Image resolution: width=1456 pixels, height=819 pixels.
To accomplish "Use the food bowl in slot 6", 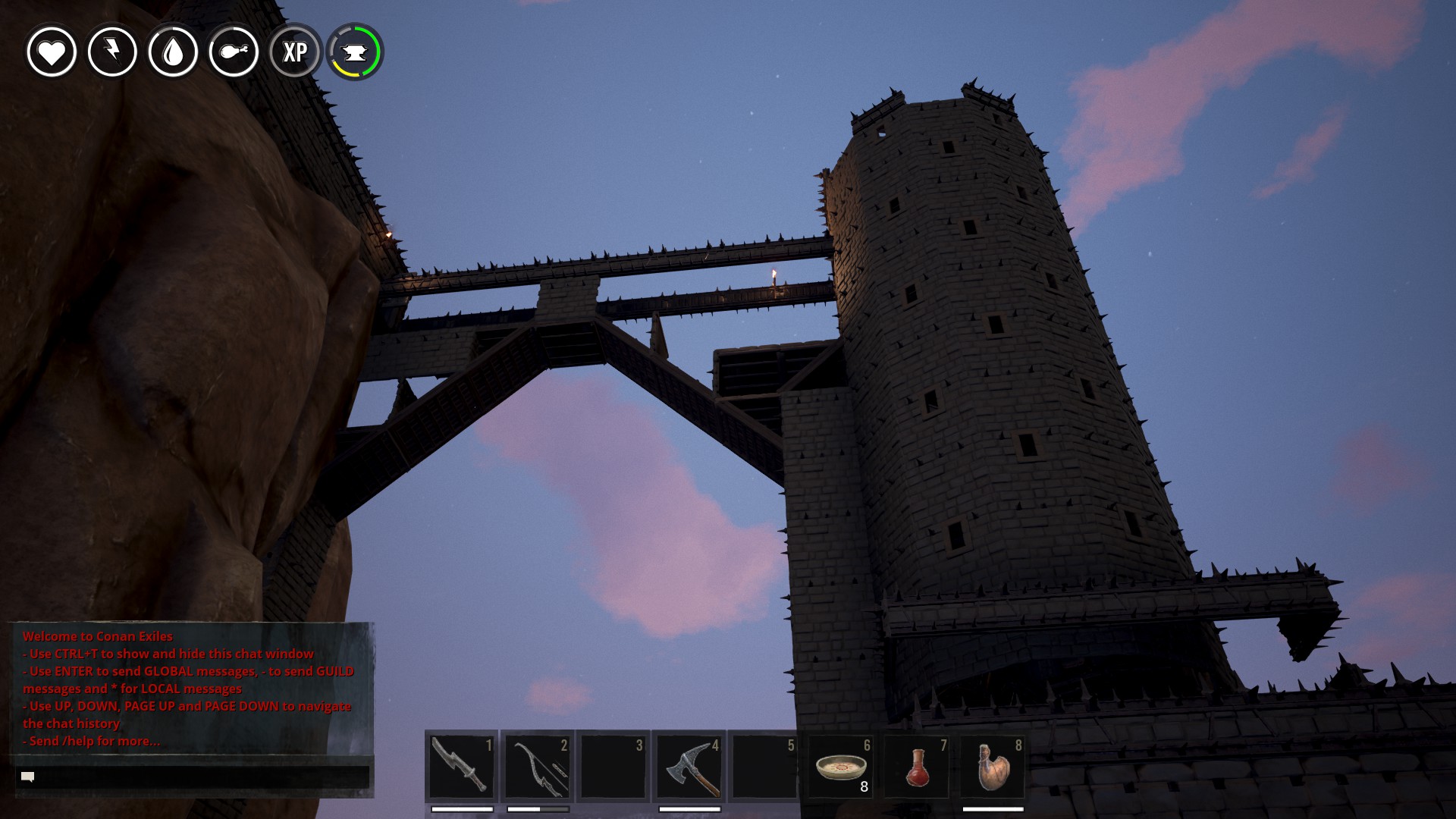I will [x=840, y=766].
